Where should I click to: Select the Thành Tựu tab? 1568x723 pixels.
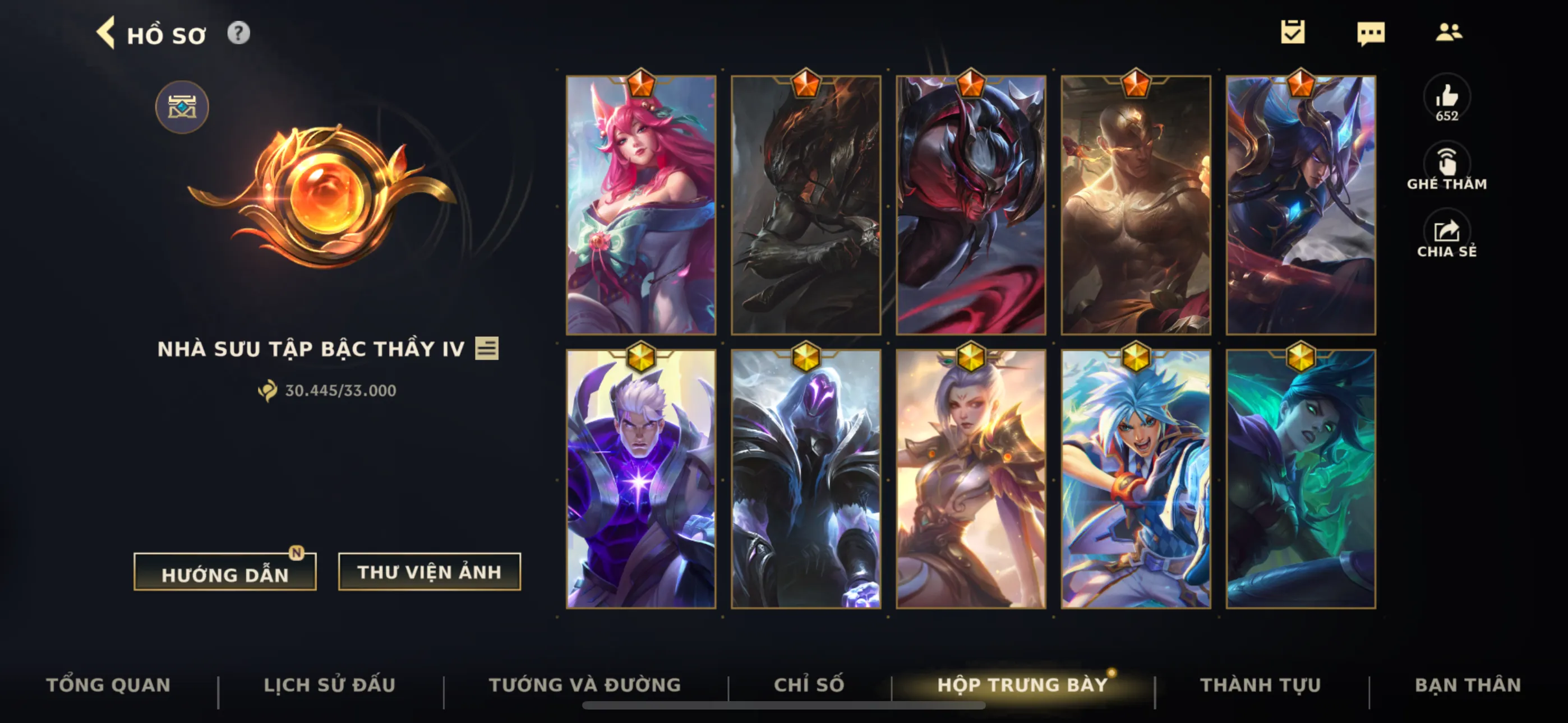click(1261, 685)
